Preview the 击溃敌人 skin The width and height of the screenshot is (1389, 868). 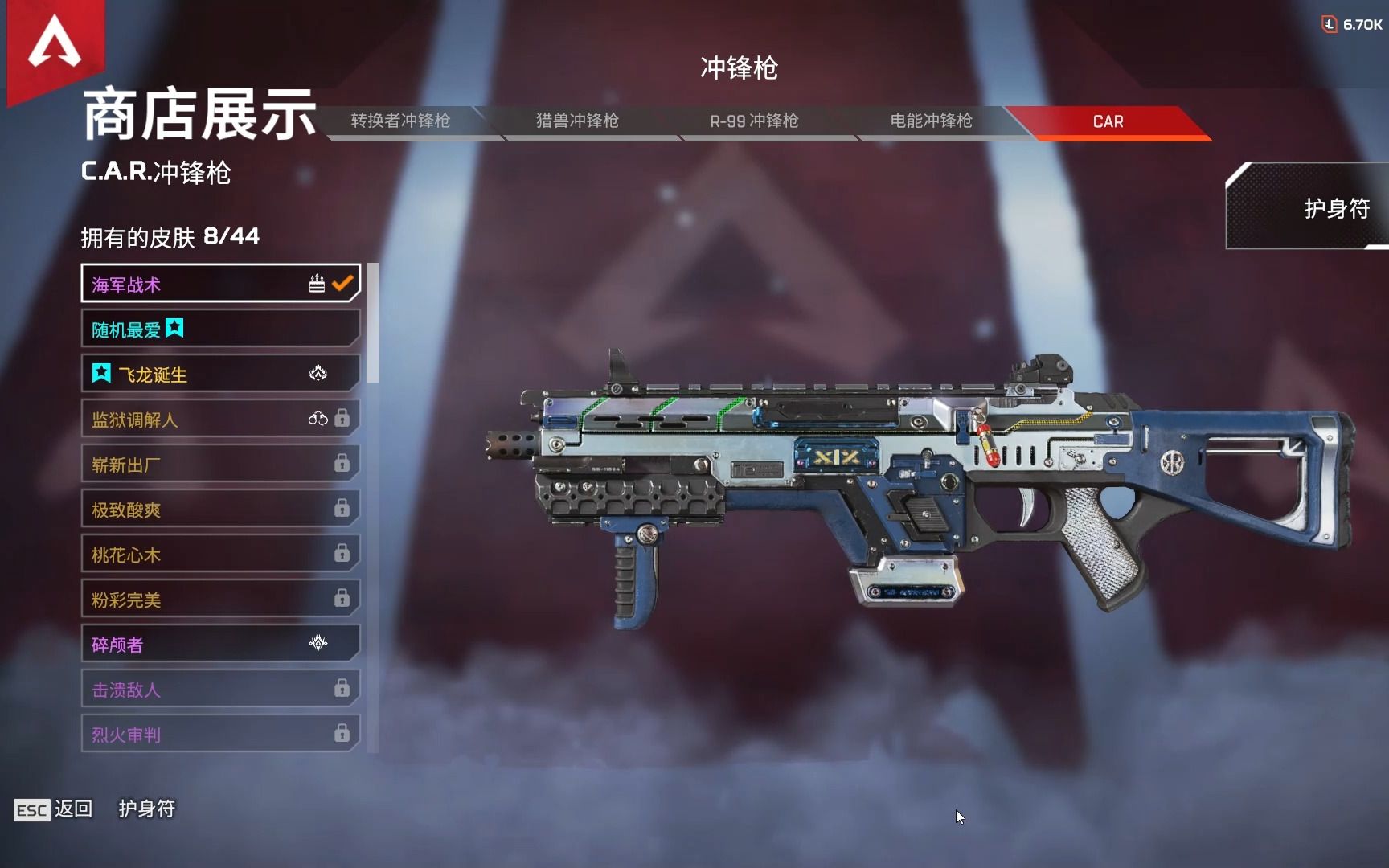click(x=219, y=689)
